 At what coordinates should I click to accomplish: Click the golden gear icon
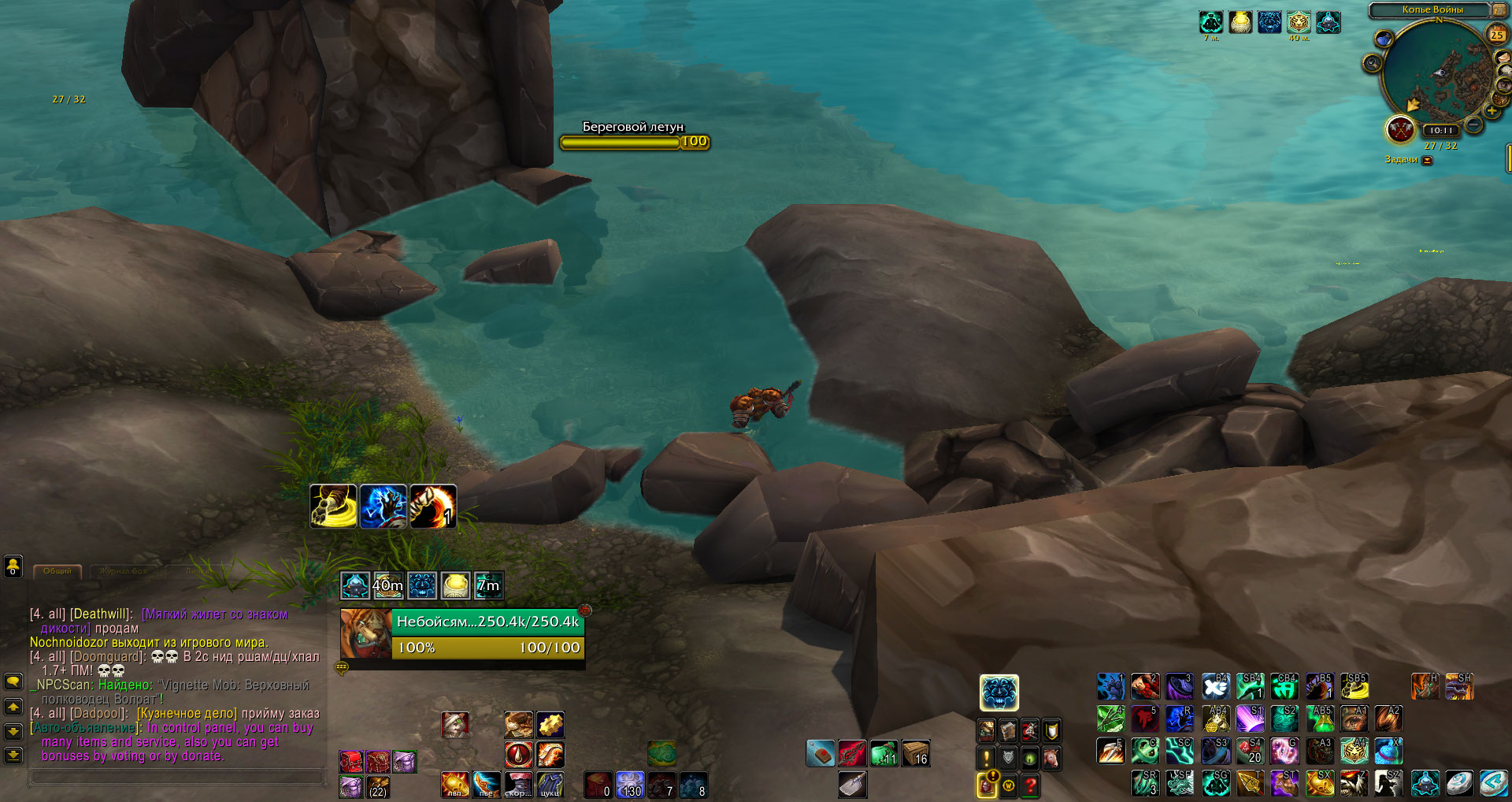tap(550, 724)
